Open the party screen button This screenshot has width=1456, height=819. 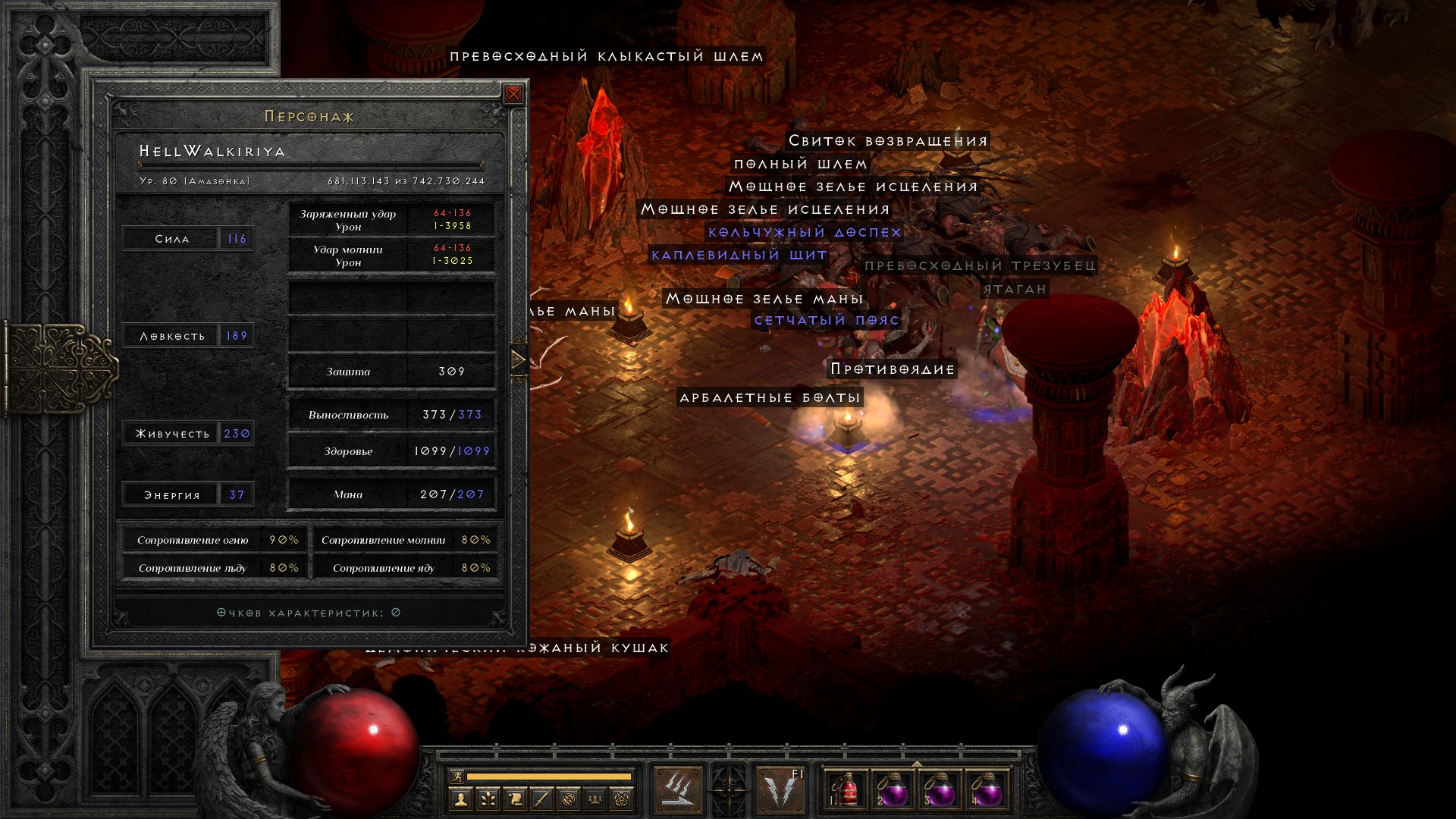595,799
